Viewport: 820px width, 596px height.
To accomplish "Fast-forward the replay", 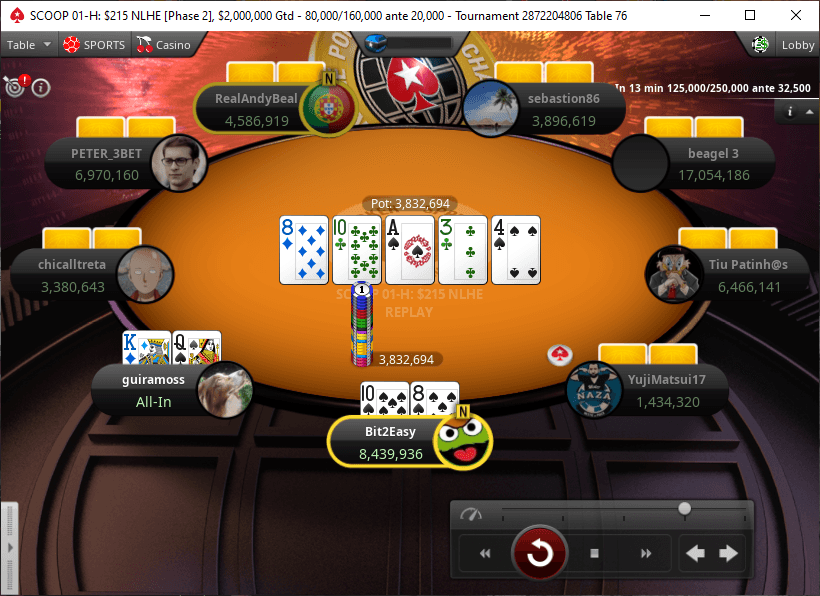I will coord(646,553).
